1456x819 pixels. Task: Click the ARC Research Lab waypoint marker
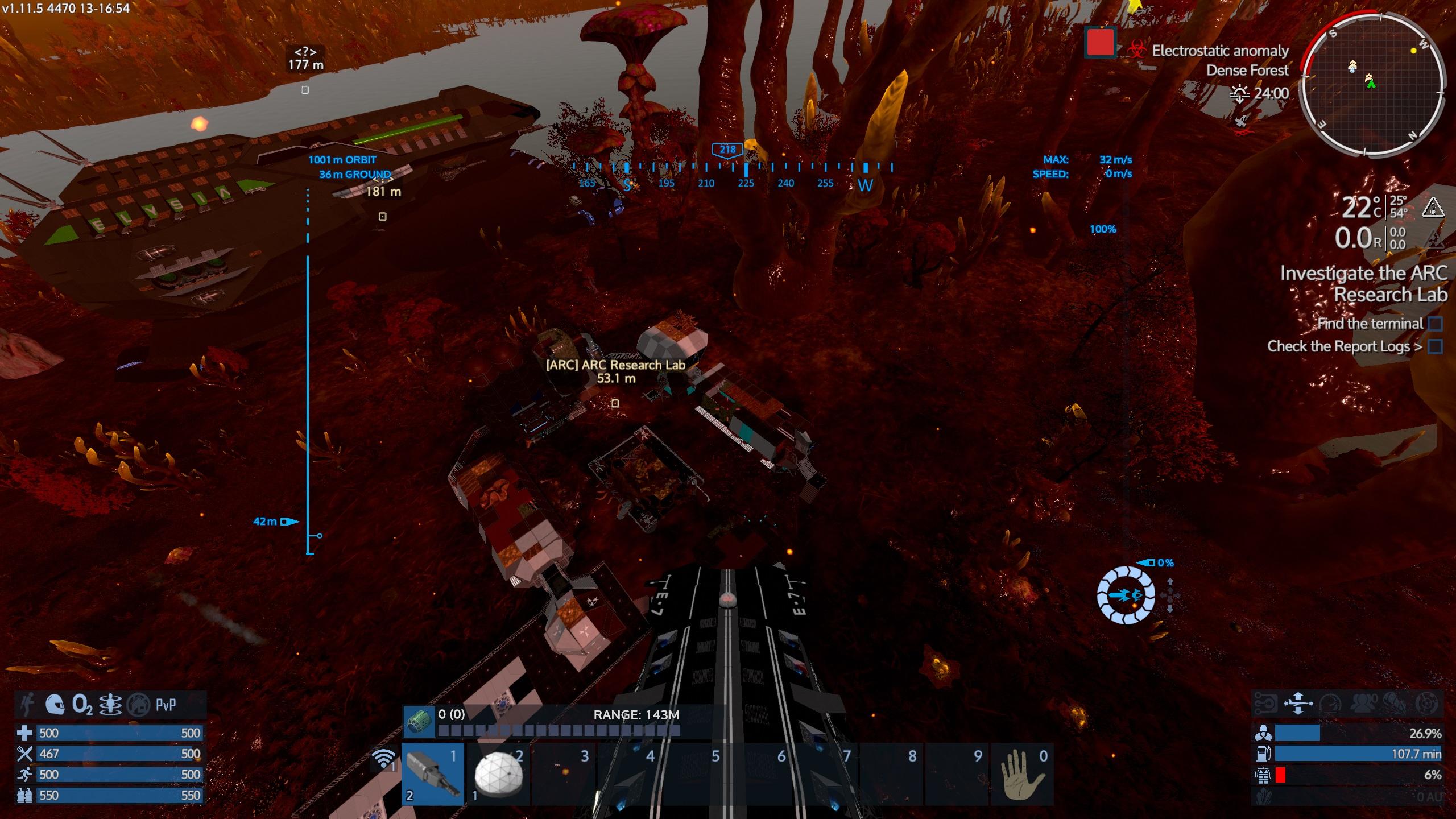coord(615,403)
